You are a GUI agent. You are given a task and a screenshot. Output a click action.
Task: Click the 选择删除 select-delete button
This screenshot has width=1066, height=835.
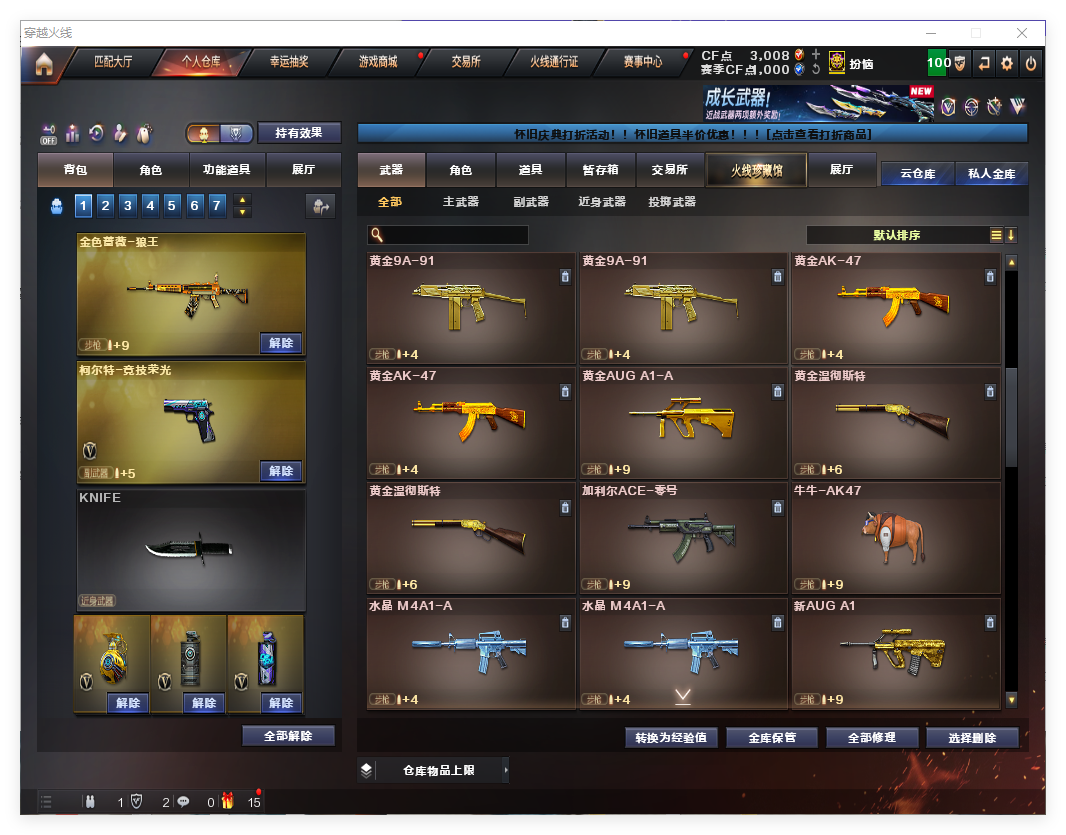tap(972, 738)
